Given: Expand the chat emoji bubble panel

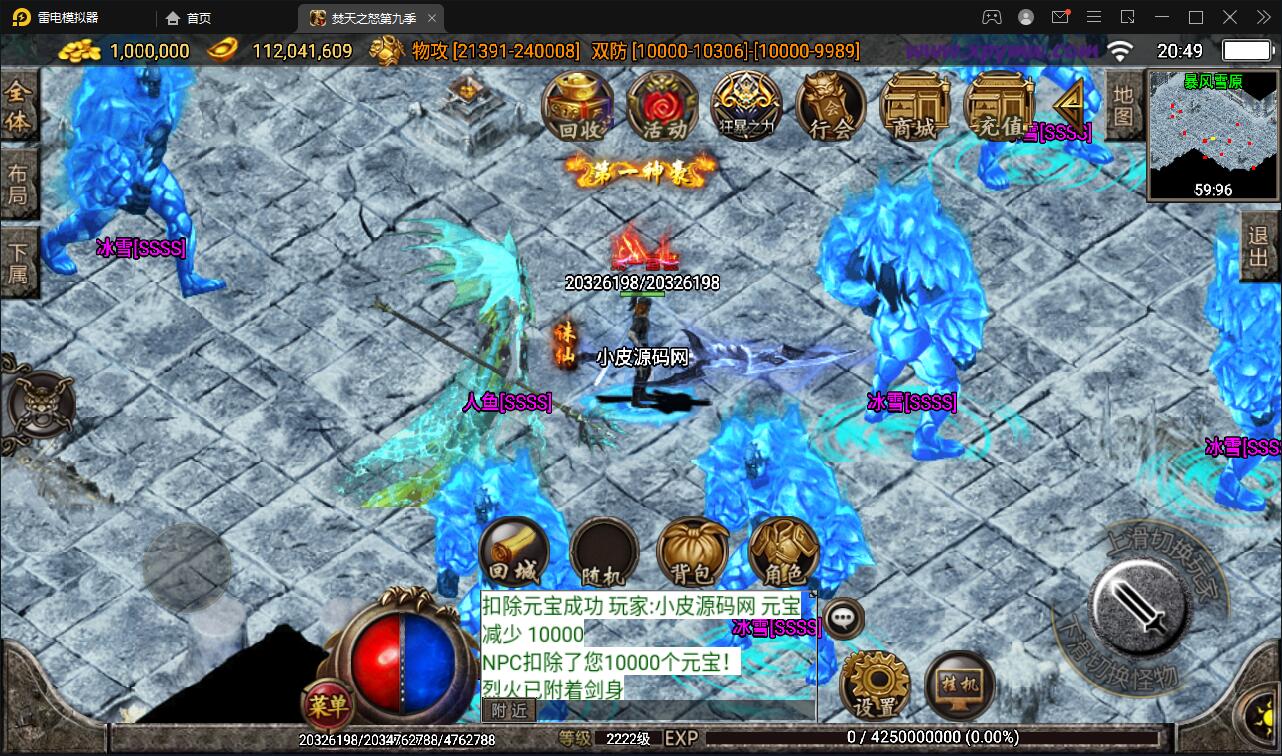Looking at the screenshot, I should tap(843, 619).
